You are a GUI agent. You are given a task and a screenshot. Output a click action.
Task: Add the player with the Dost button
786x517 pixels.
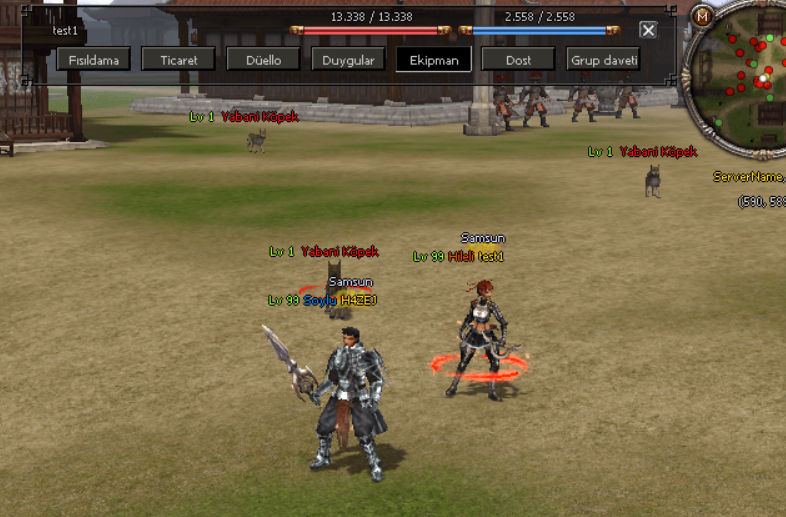click(518, 60)
